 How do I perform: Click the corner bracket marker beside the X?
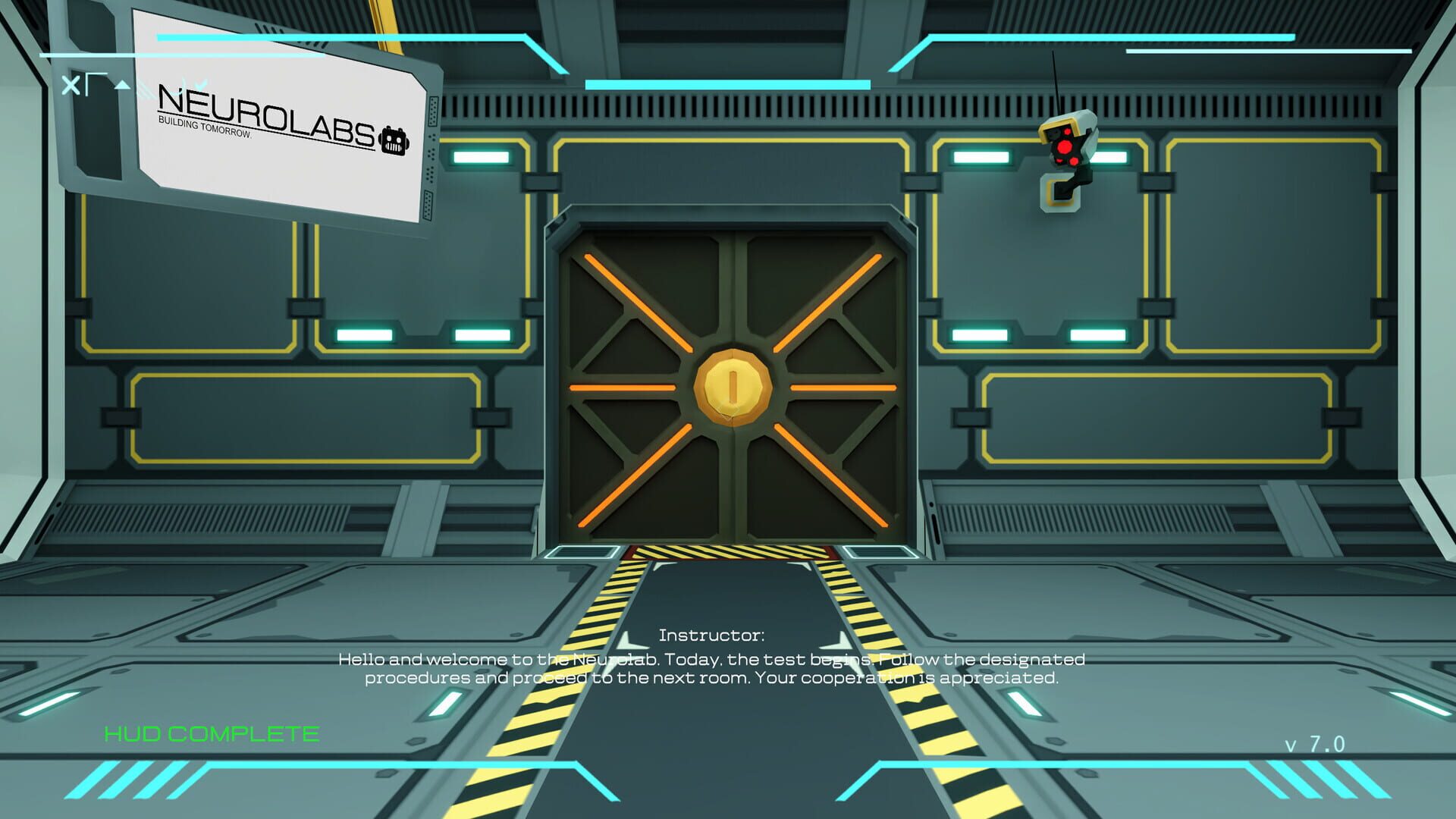(x=96, y=83)
